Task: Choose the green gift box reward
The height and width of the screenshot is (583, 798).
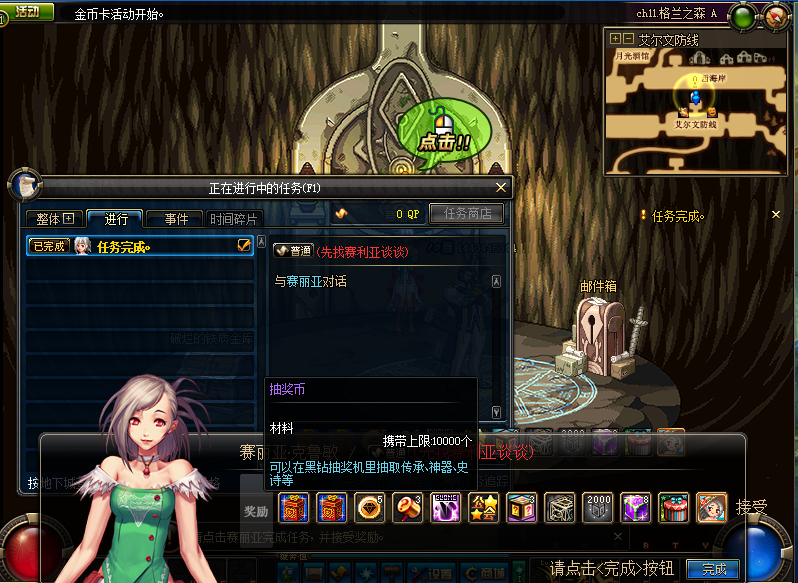Action: pyautogui.click(x=674, y=508)
